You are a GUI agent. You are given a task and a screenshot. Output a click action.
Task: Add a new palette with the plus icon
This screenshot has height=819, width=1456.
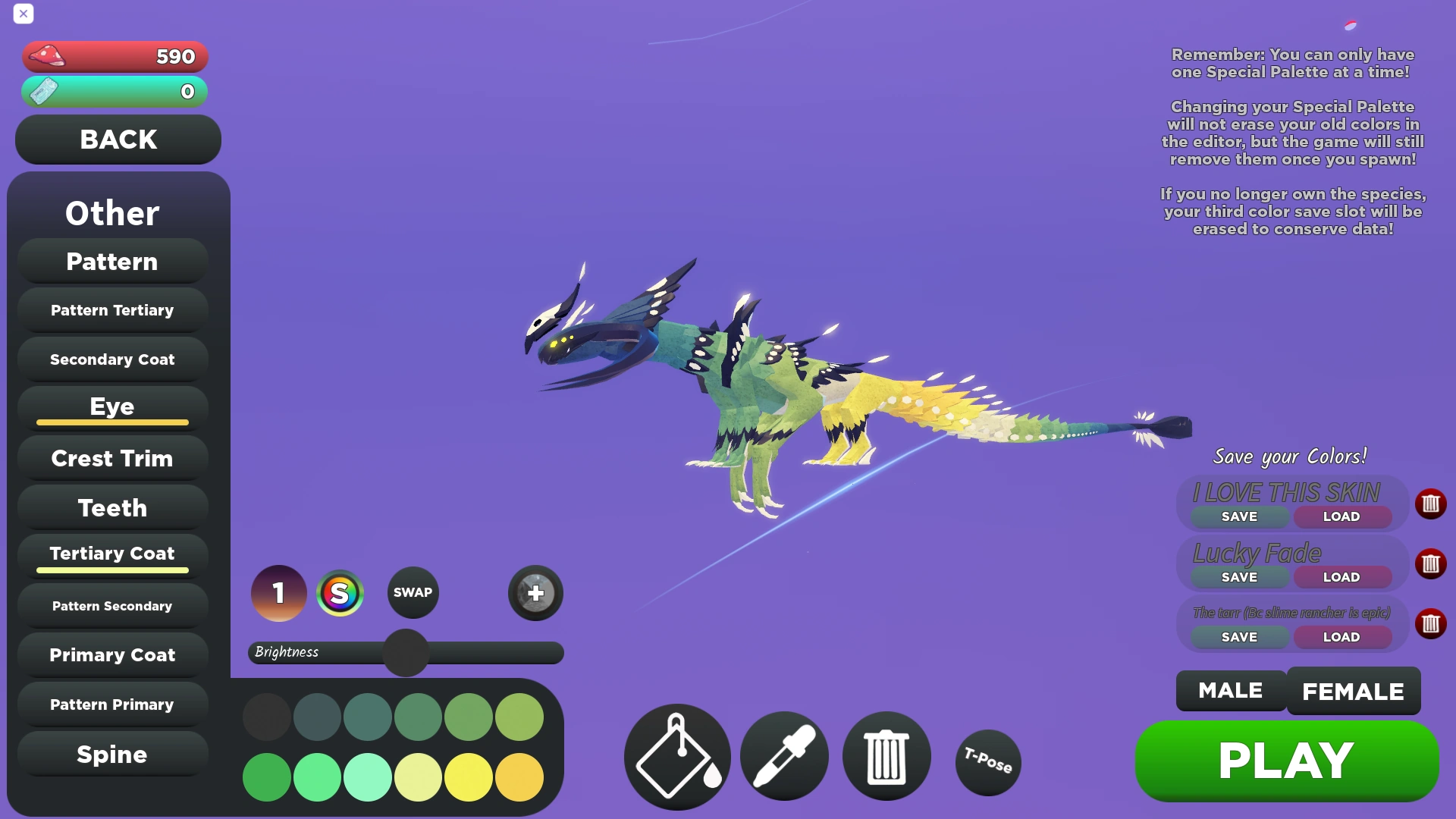tap(535, 593)
